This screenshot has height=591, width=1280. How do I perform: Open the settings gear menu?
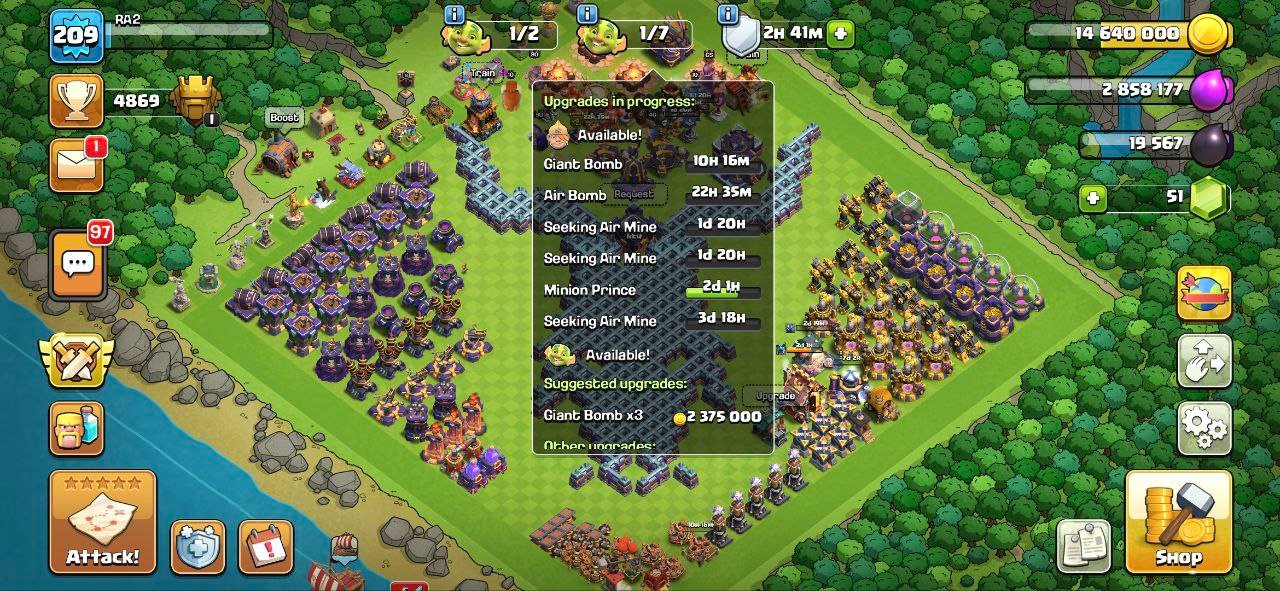(1204, 428)
